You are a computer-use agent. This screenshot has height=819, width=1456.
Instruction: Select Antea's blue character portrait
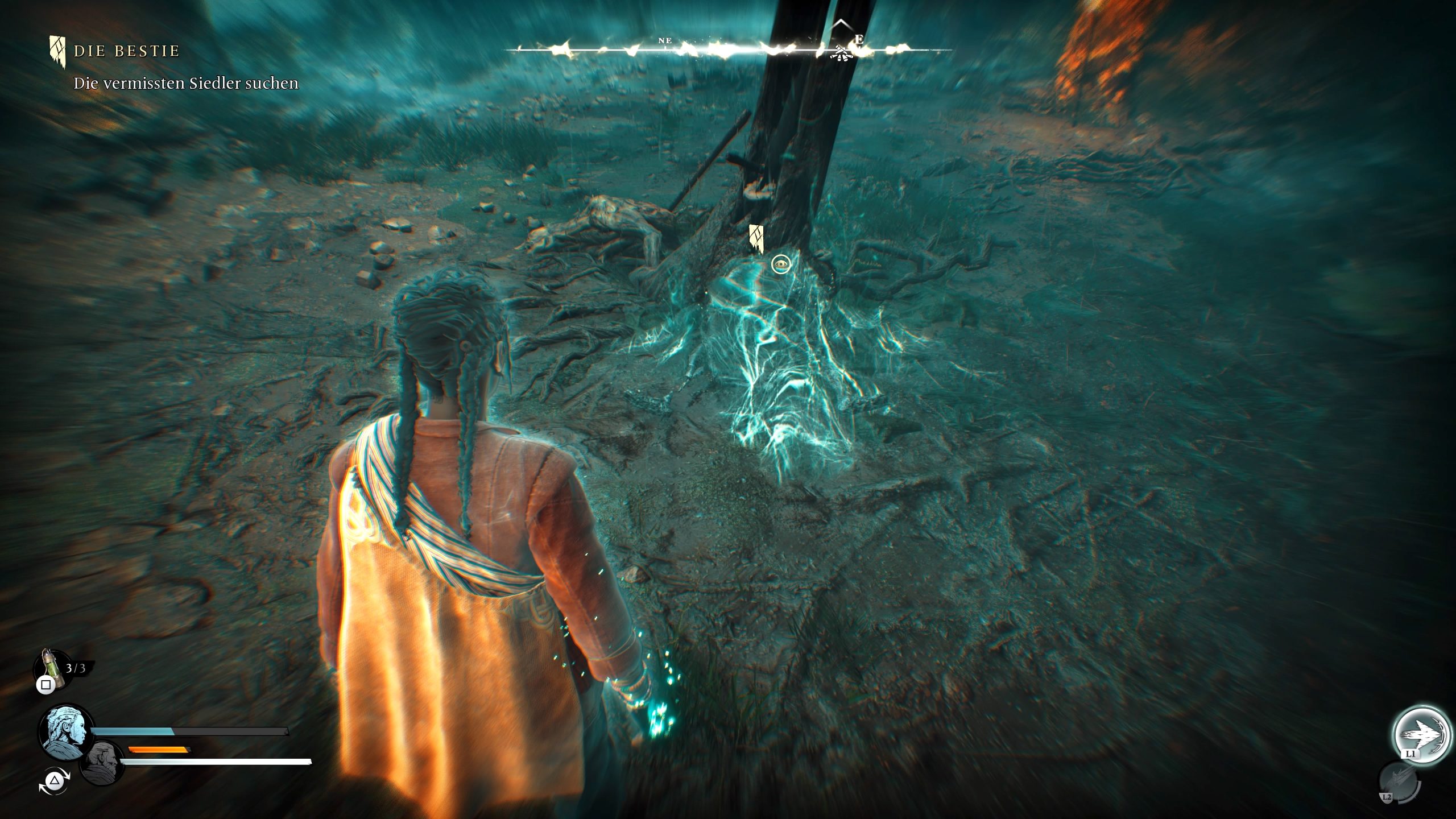(65, 733)
